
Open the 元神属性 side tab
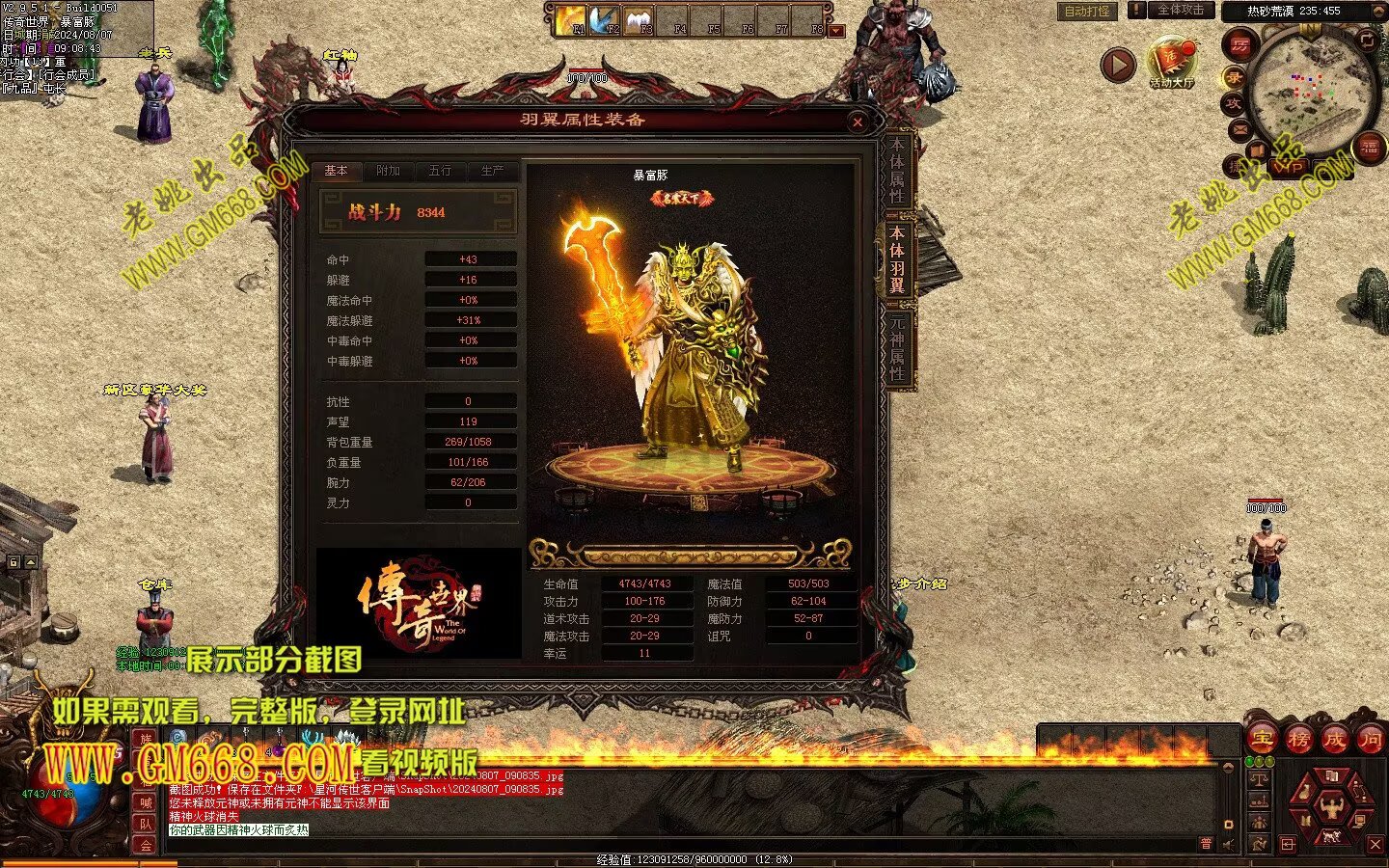[x=897, y=347]
